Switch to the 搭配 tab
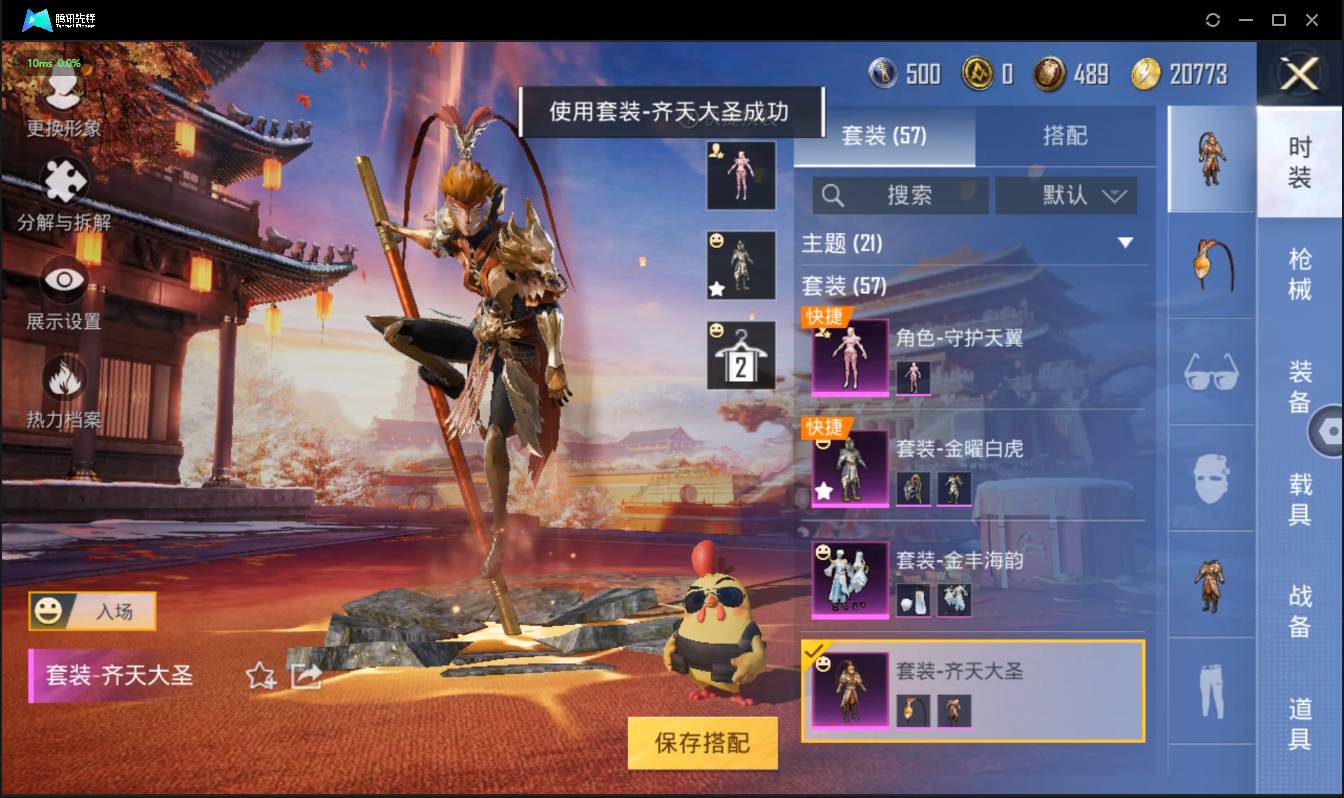 1066,136
